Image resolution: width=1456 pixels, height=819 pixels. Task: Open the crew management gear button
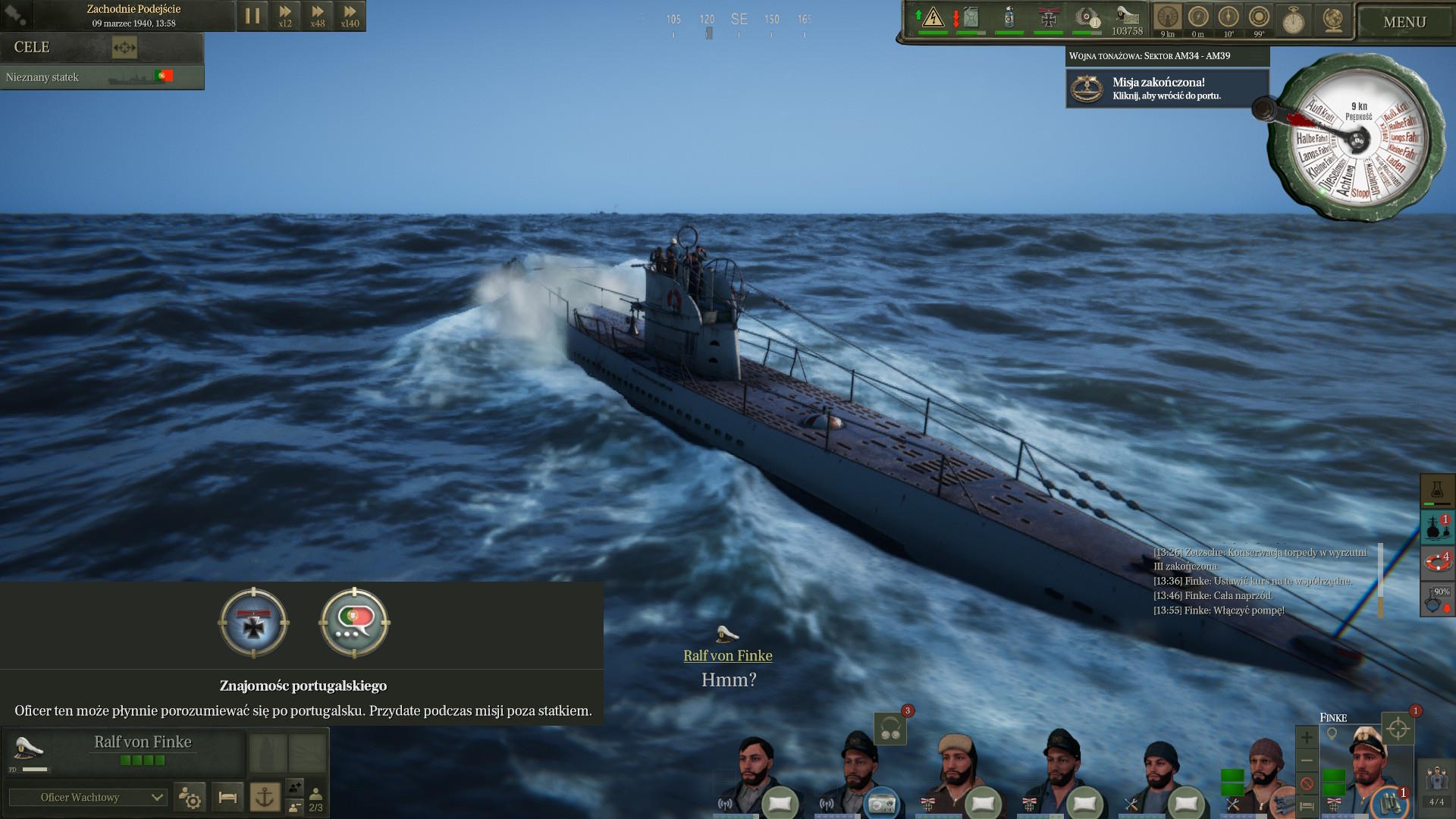tap(190, 797)
